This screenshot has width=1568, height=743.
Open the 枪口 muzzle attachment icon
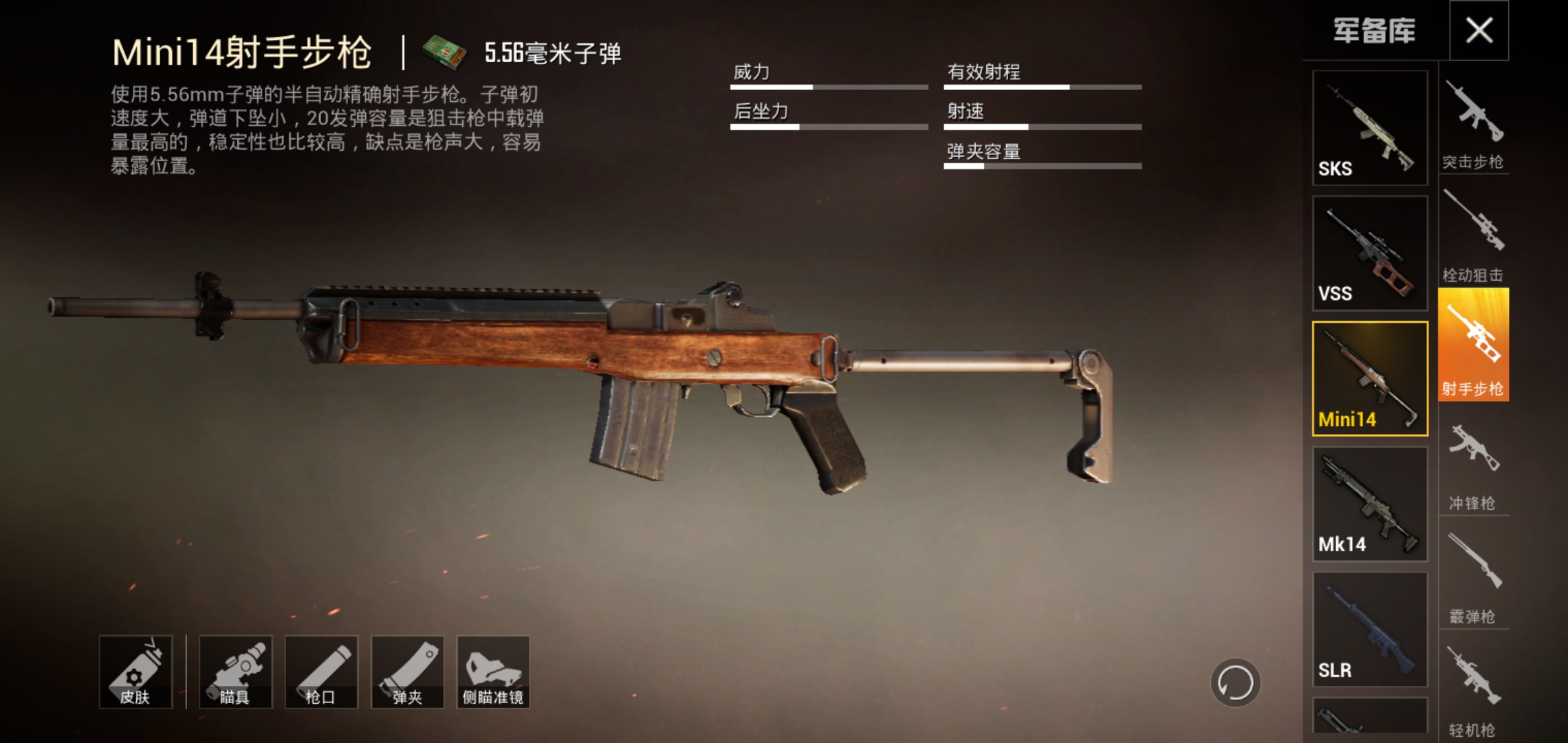point(323,671)
